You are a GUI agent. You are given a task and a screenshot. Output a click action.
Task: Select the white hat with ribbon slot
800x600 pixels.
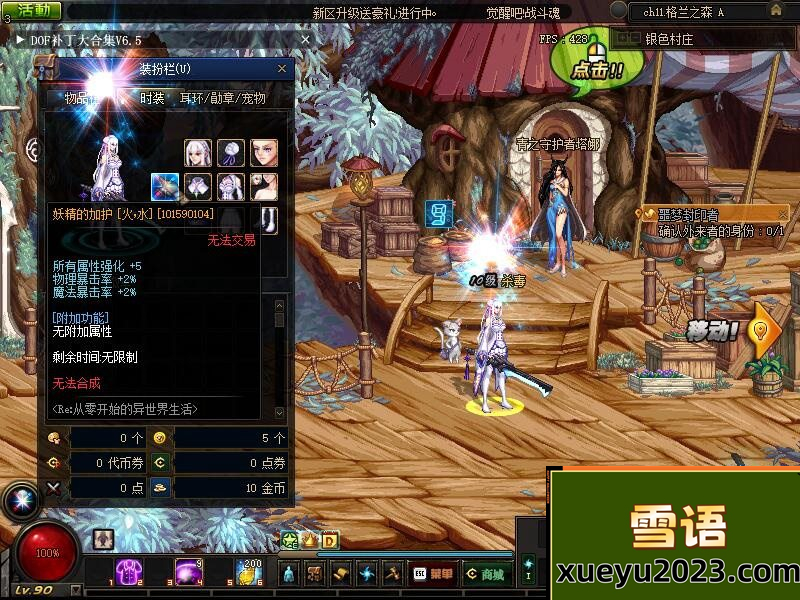pyautogui.click(x=231, y=154)
